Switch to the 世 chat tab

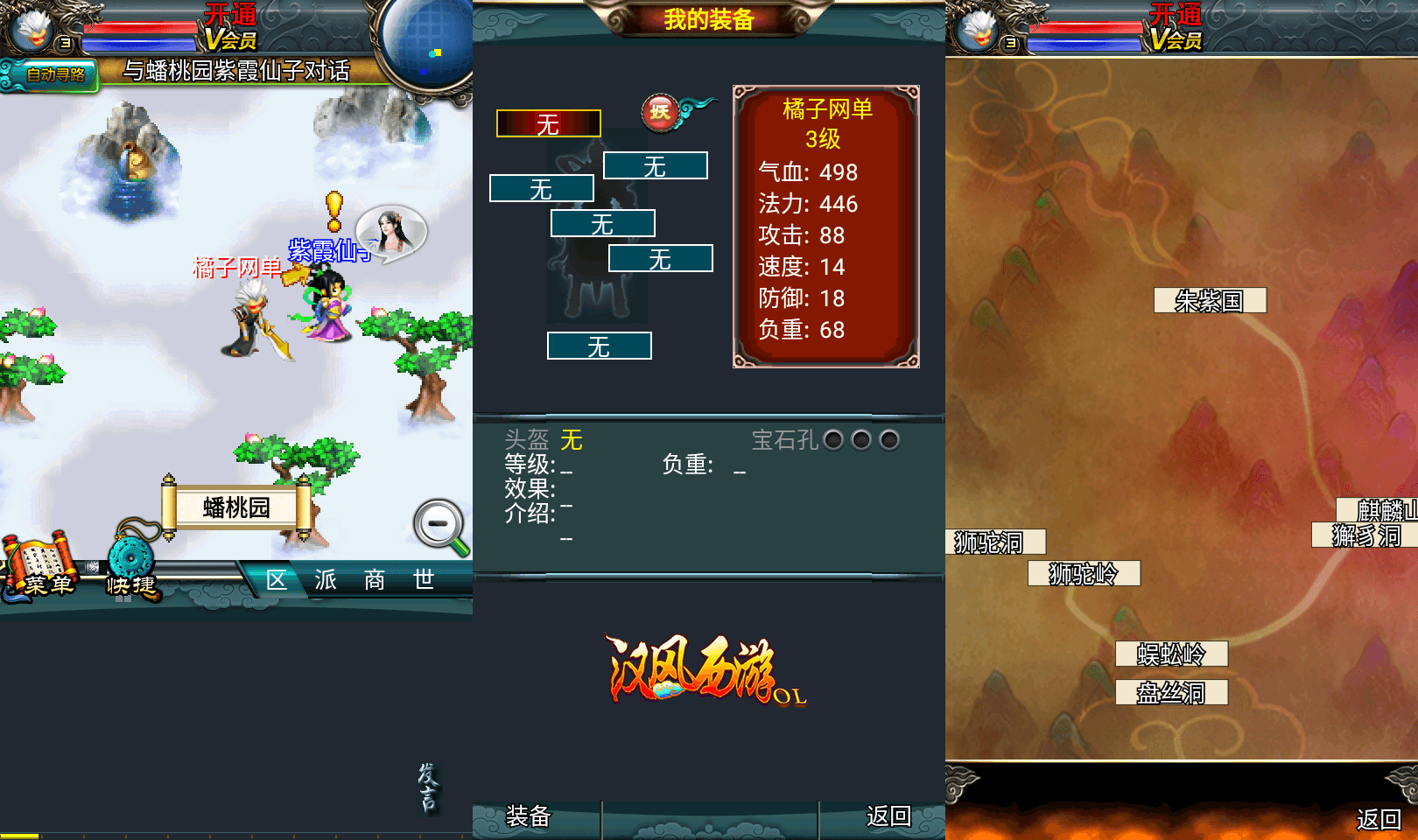tap(424, 579)
